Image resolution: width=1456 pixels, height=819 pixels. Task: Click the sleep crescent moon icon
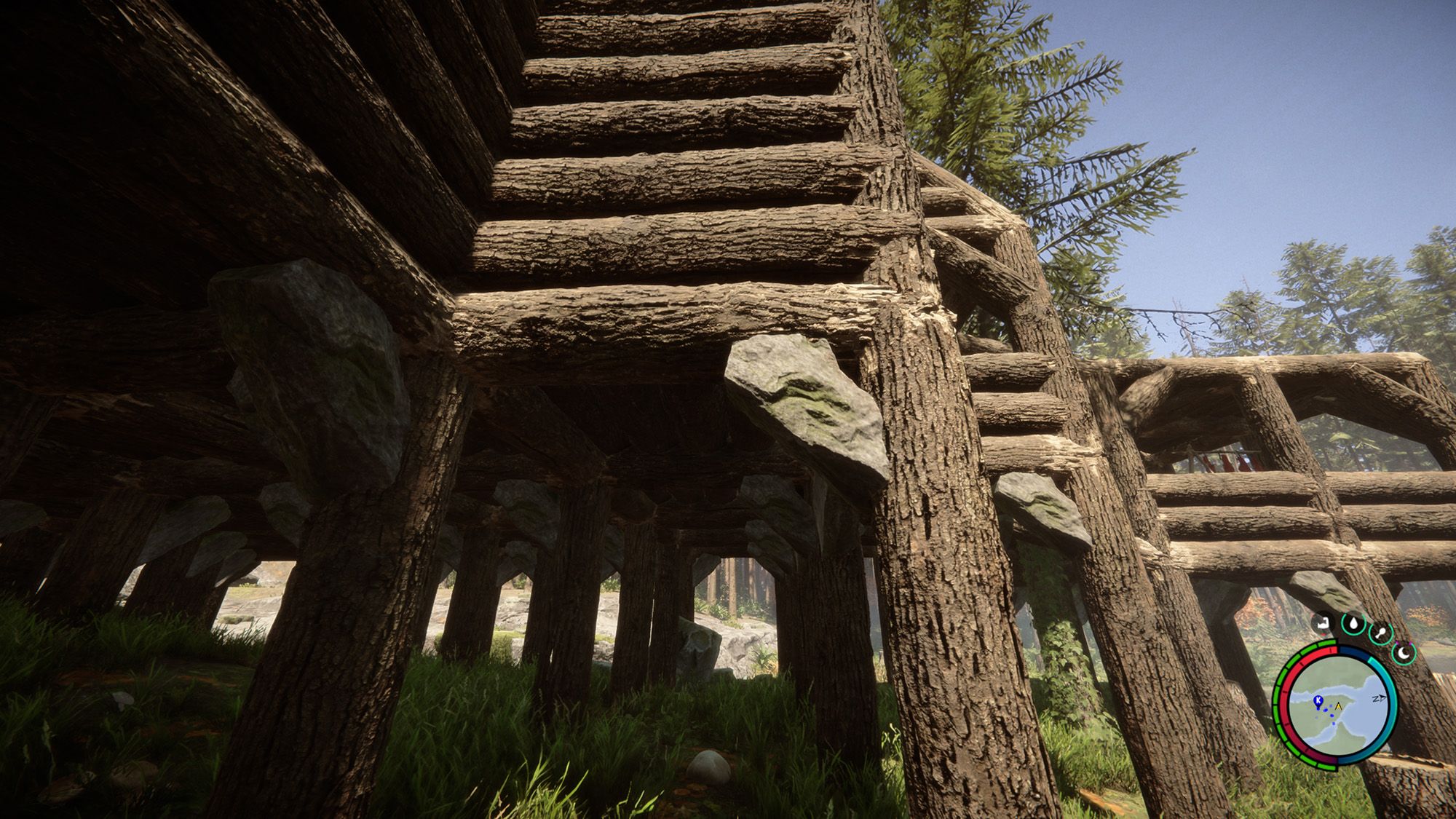tap(1403, 652)
